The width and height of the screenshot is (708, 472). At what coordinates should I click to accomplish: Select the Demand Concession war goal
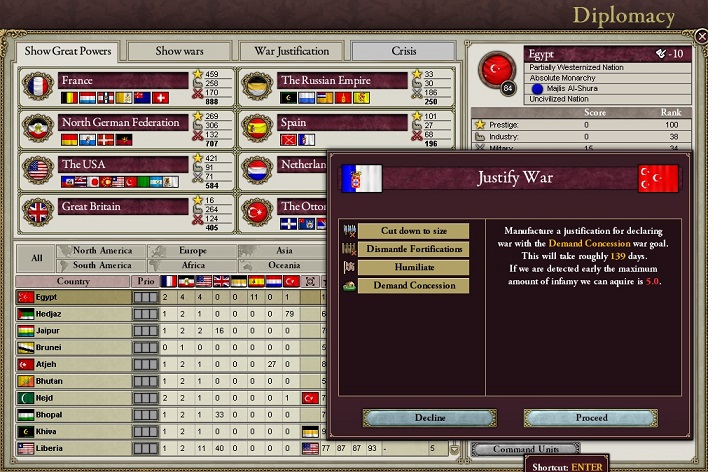413,285
